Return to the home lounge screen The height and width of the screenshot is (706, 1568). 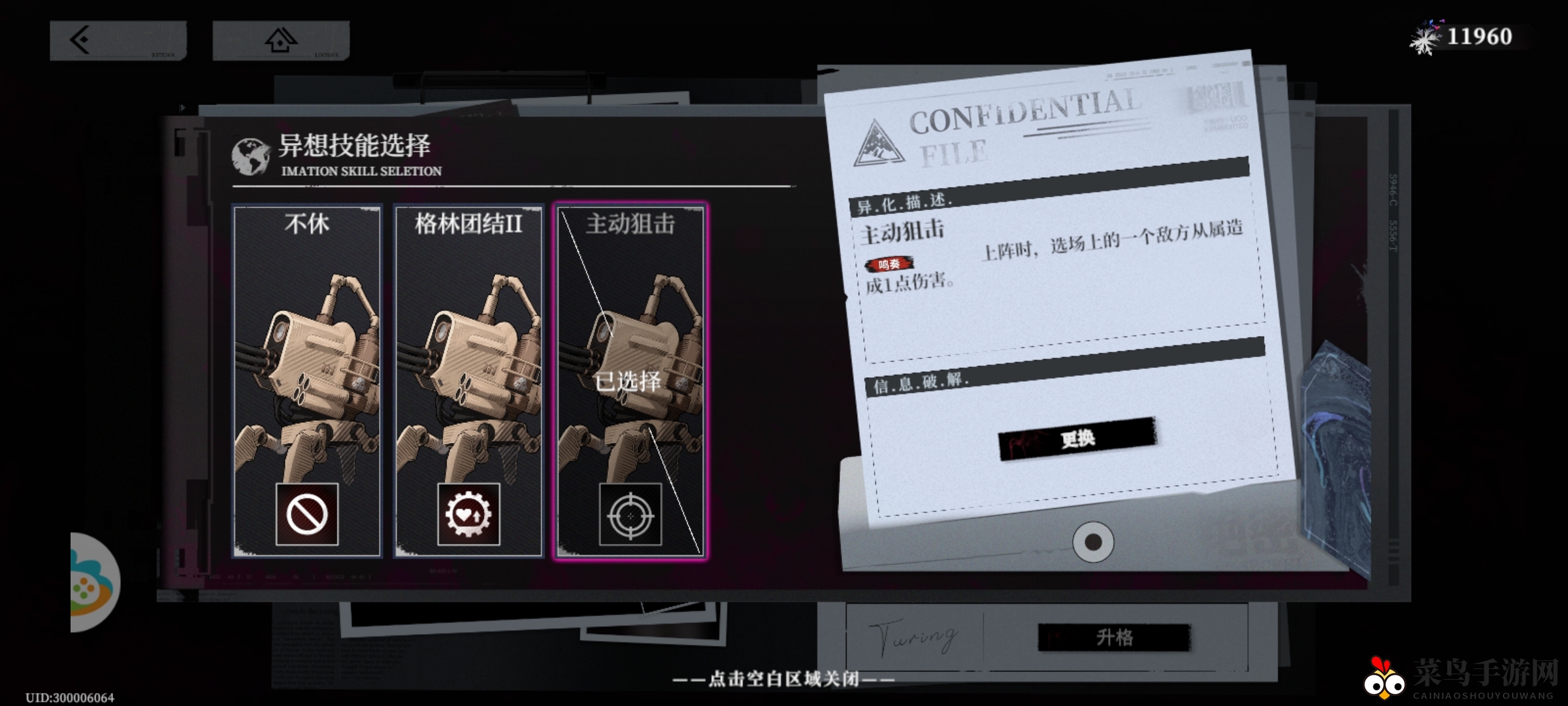tap(281, 41)
